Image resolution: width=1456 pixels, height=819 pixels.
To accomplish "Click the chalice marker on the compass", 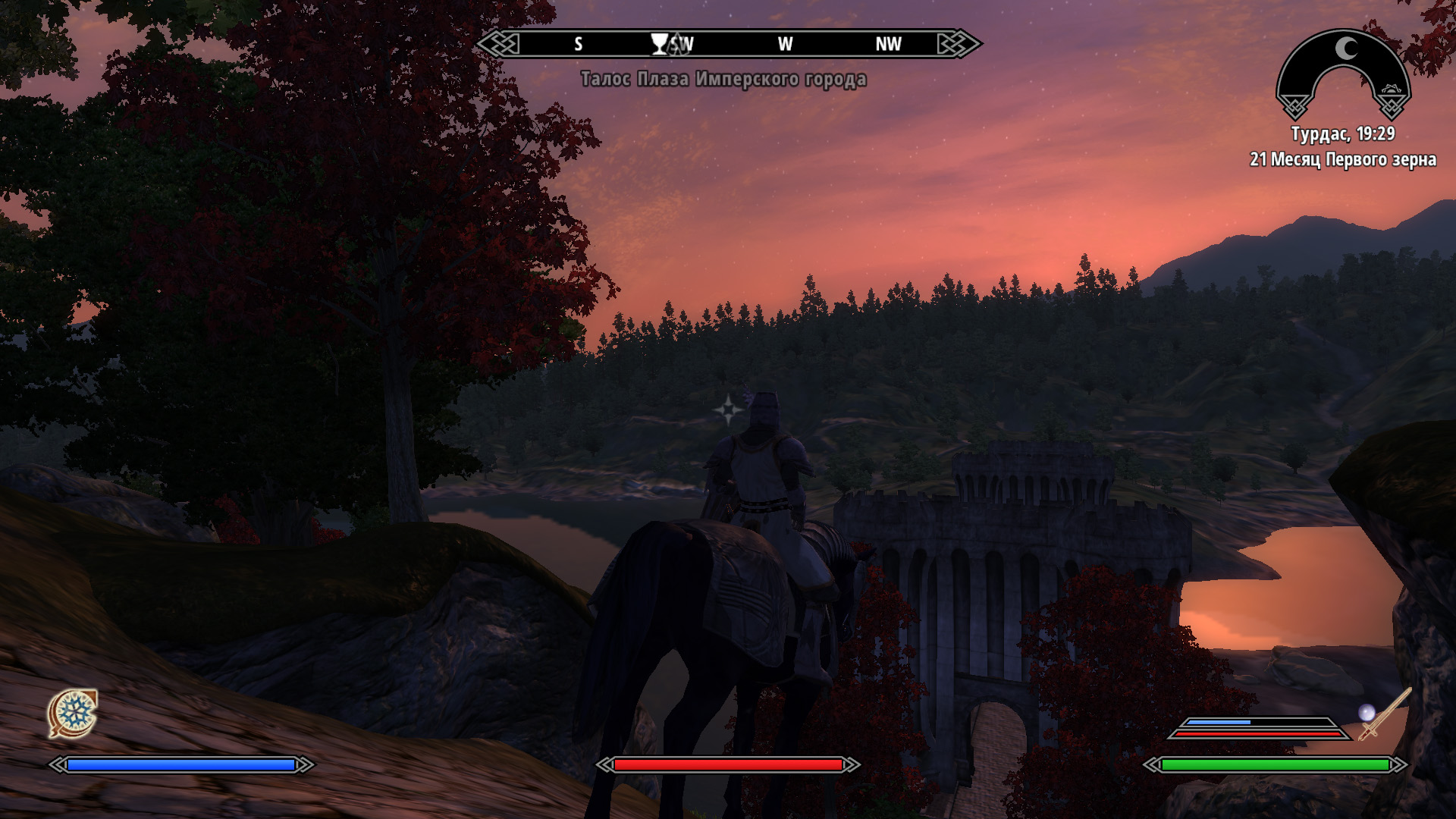I will point(660,44).
